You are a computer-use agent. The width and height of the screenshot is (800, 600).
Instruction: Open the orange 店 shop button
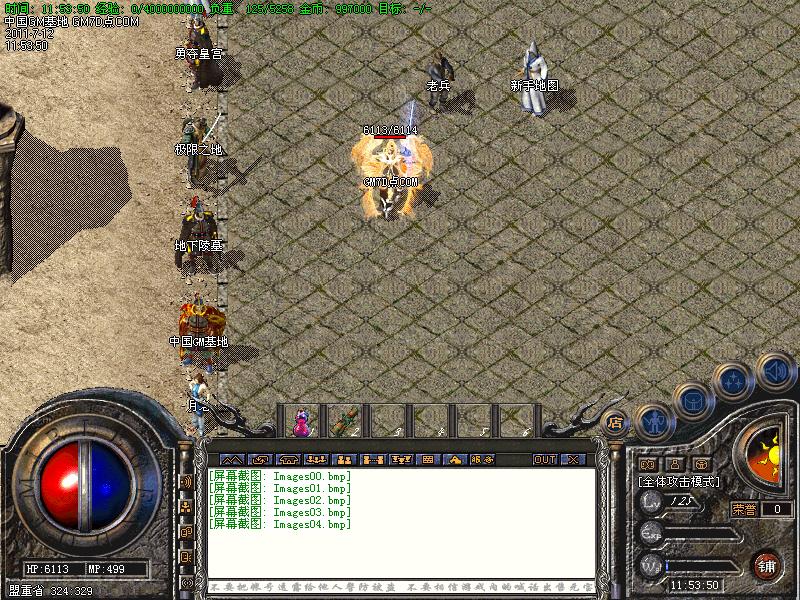[x=615, y=421]
